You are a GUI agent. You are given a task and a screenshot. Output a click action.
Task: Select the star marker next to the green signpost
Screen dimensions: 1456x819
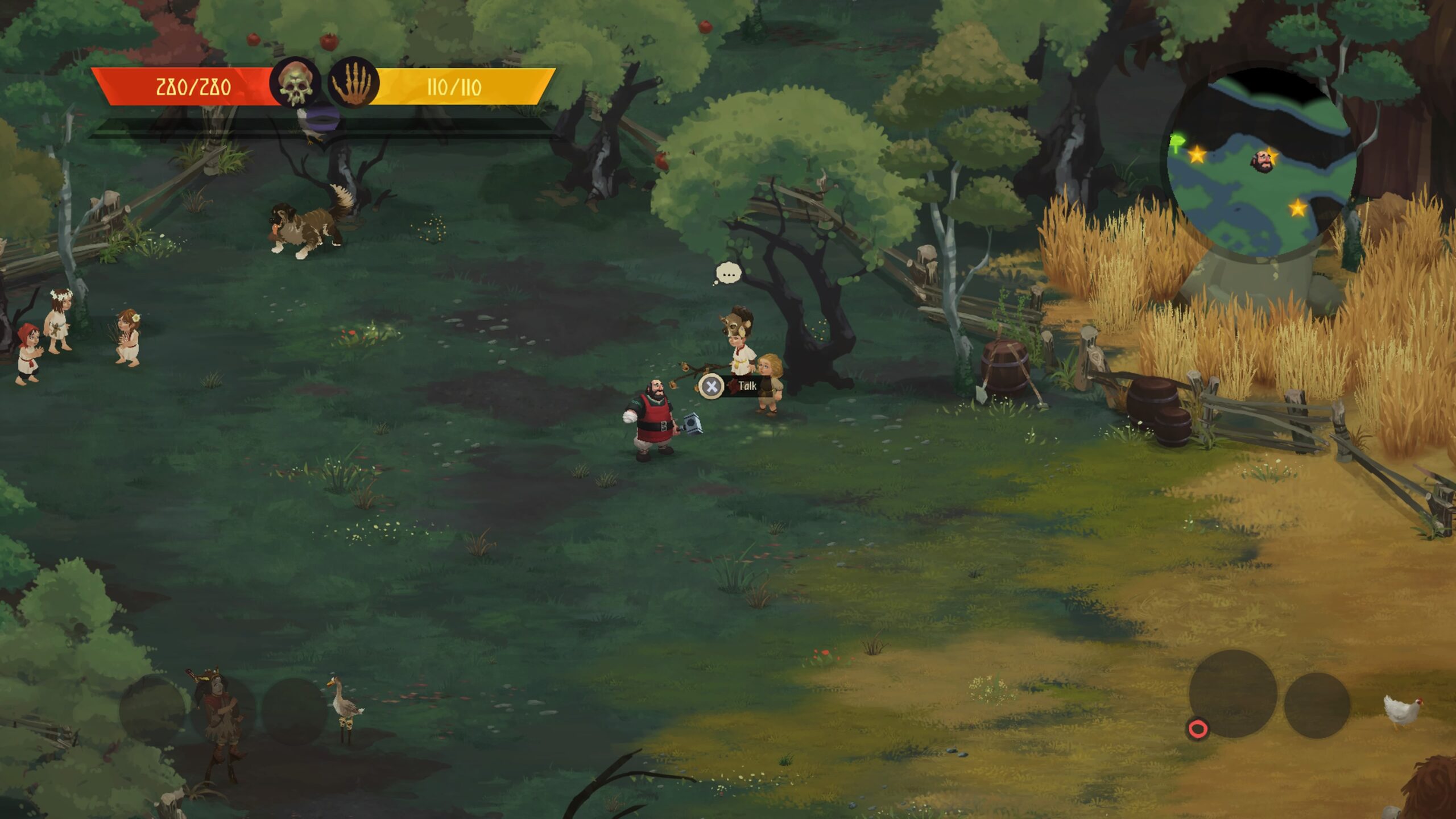click(x=1197, y=154)
